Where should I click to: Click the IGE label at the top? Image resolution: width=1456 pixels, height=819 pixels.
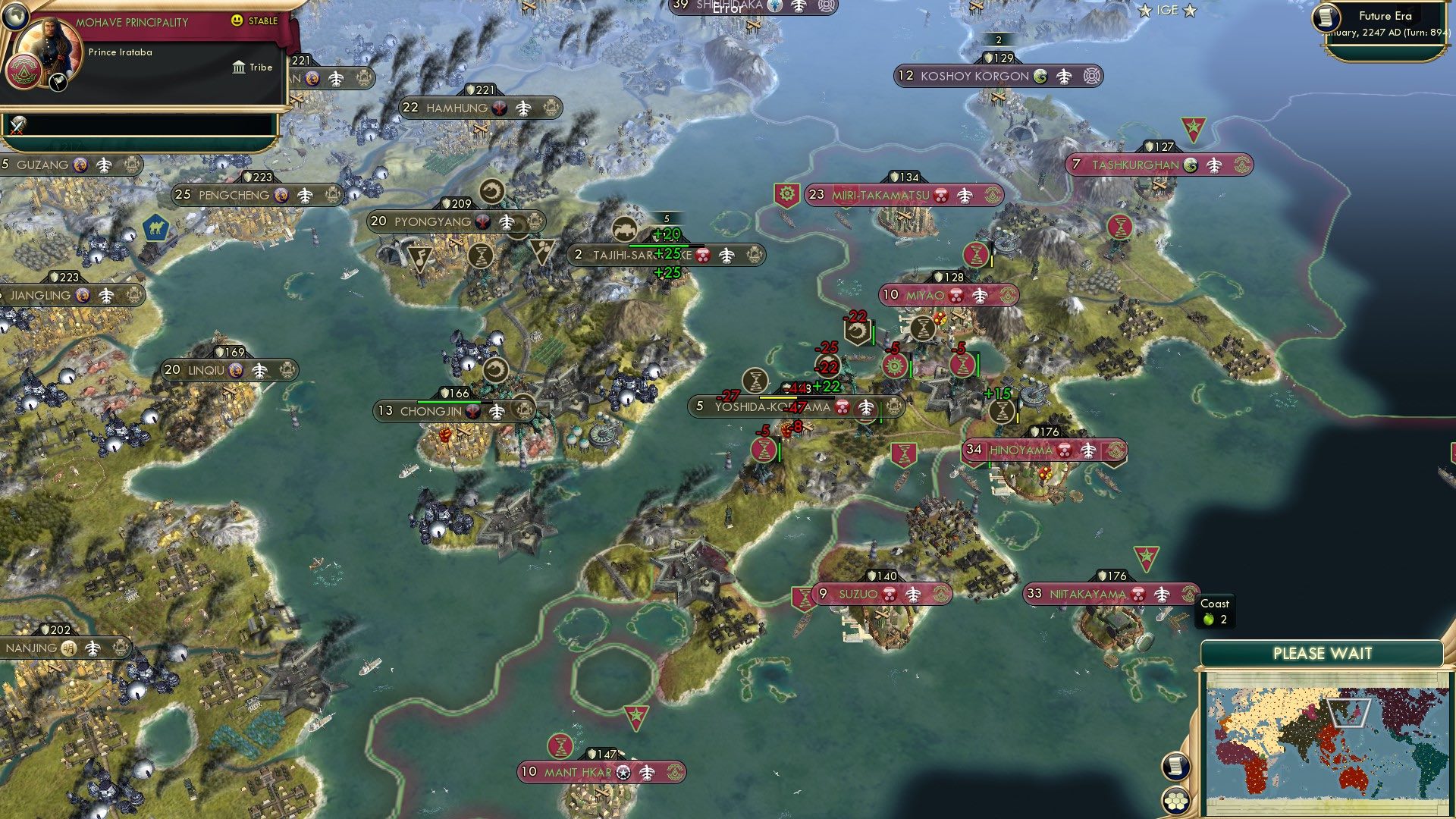point(1166,10)
